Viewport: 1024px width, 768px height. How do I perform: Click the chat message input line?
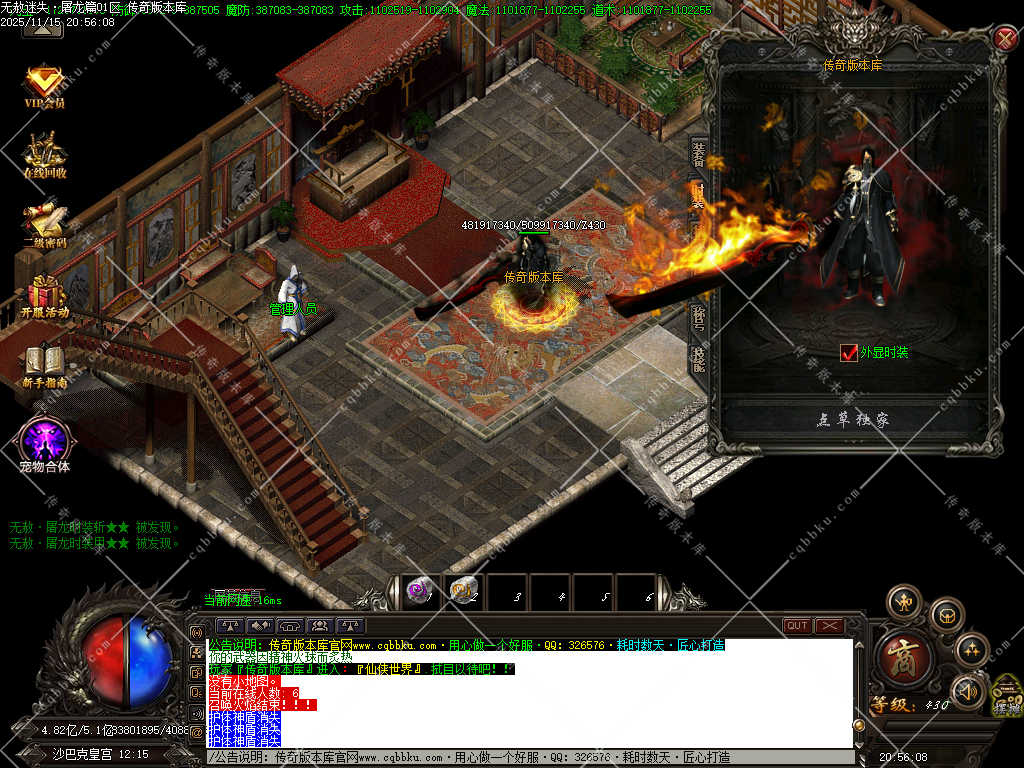click(x=530, y=757)
